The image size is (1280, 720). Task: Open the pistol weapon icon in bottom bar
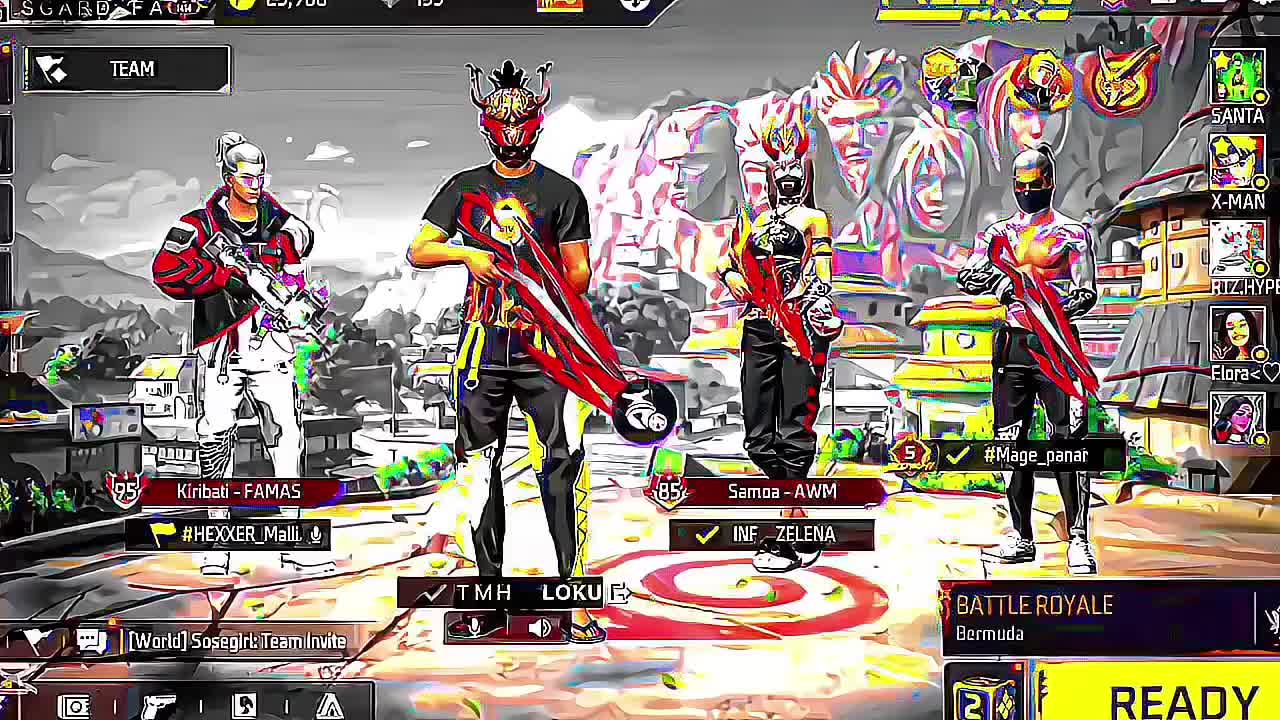click(158, 706)
